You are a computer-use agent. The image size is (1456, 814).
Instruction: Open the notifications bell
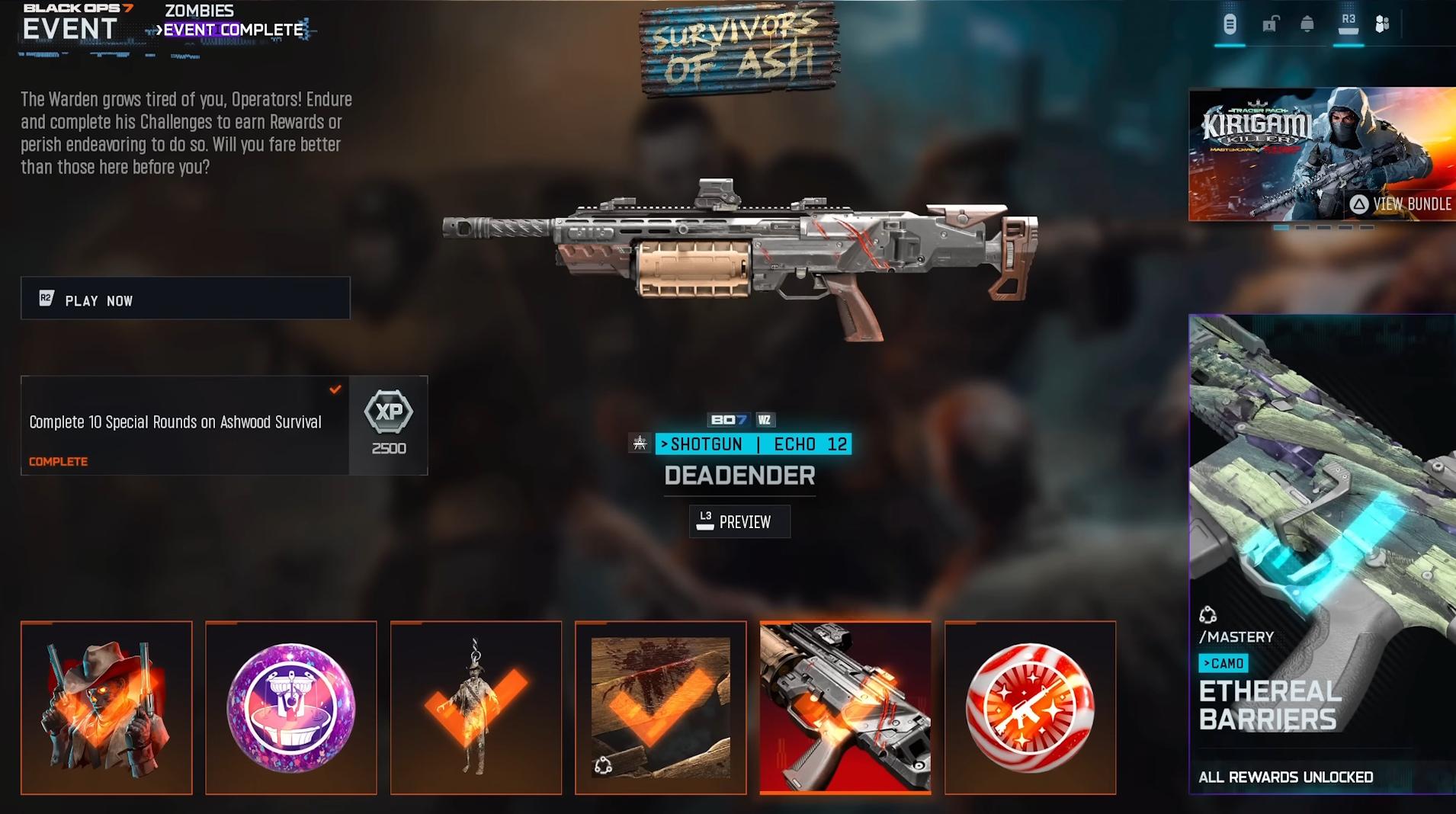point(1307,24)
